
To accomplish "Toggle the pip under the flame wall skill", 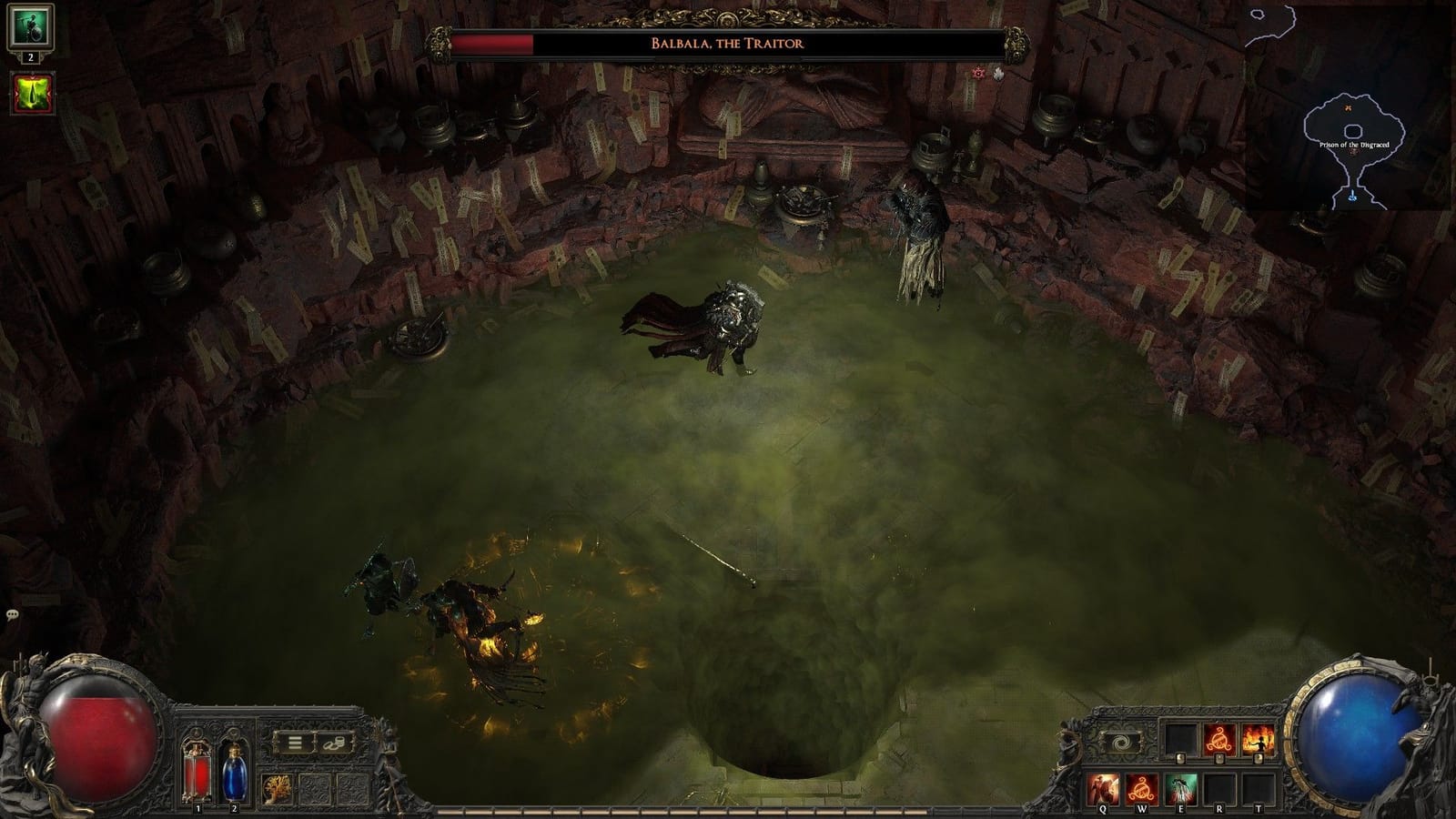I will click(1258, 759).
